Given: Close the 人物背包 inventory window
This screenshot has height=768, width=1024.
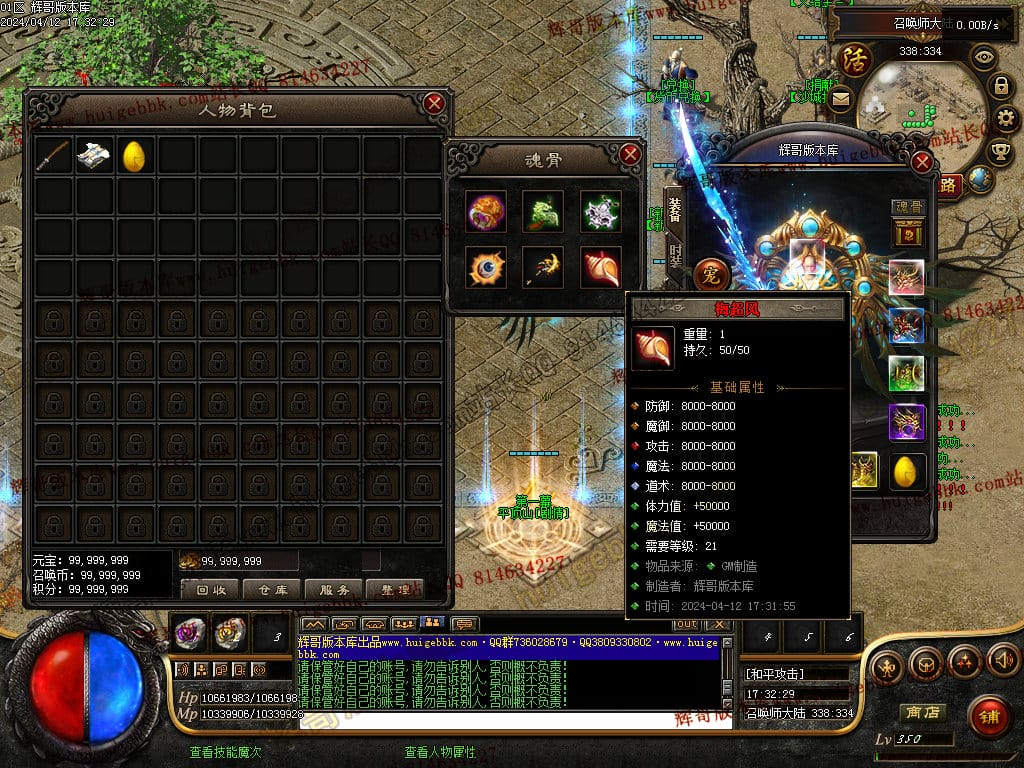Looking at the screenshot, I should tap(433, 103).
